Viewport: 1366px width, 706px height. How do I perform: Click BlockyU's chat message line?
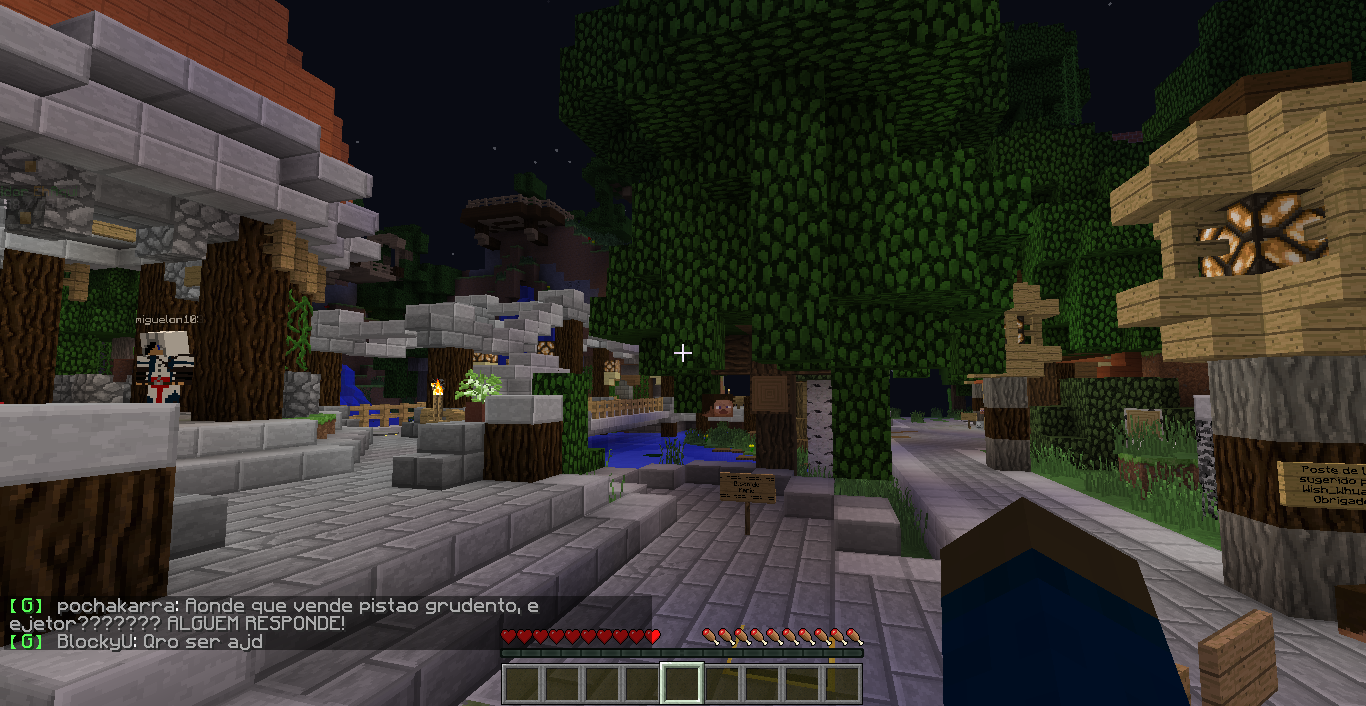[160, 641]
